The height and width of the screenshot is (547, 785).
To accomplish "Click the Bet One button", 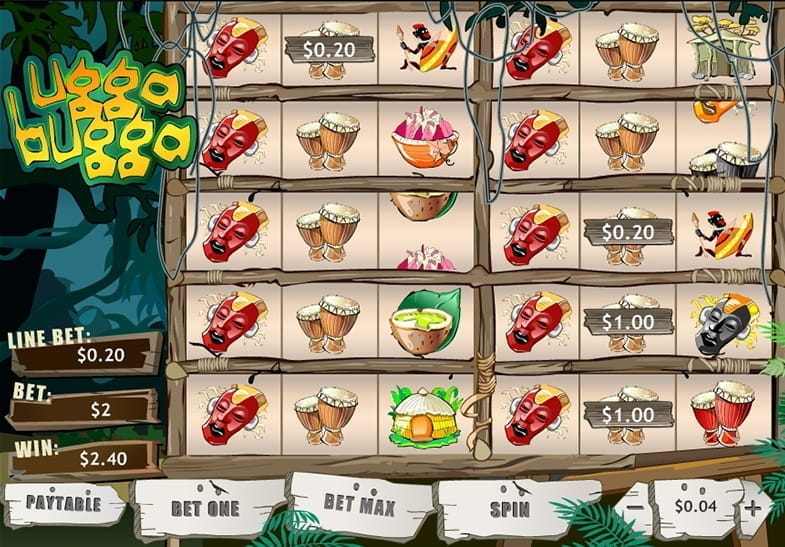I will 206,507.
